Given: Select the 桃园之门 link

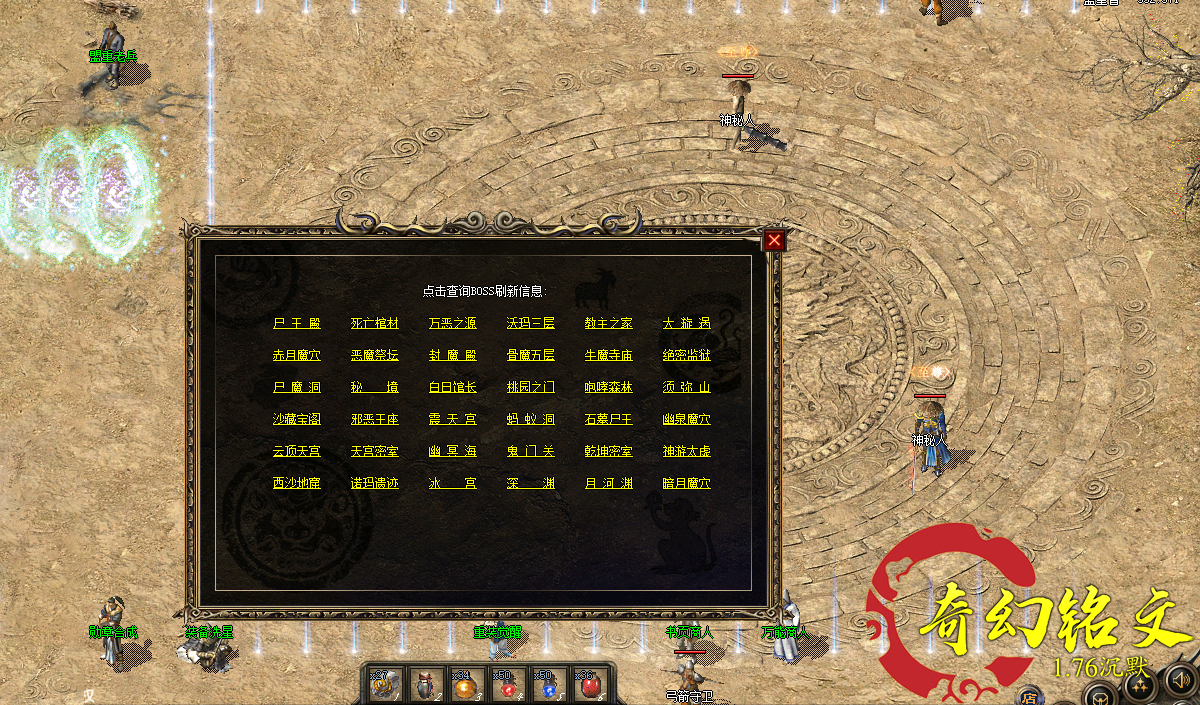Looking at the screenshot, I should 531,387.
